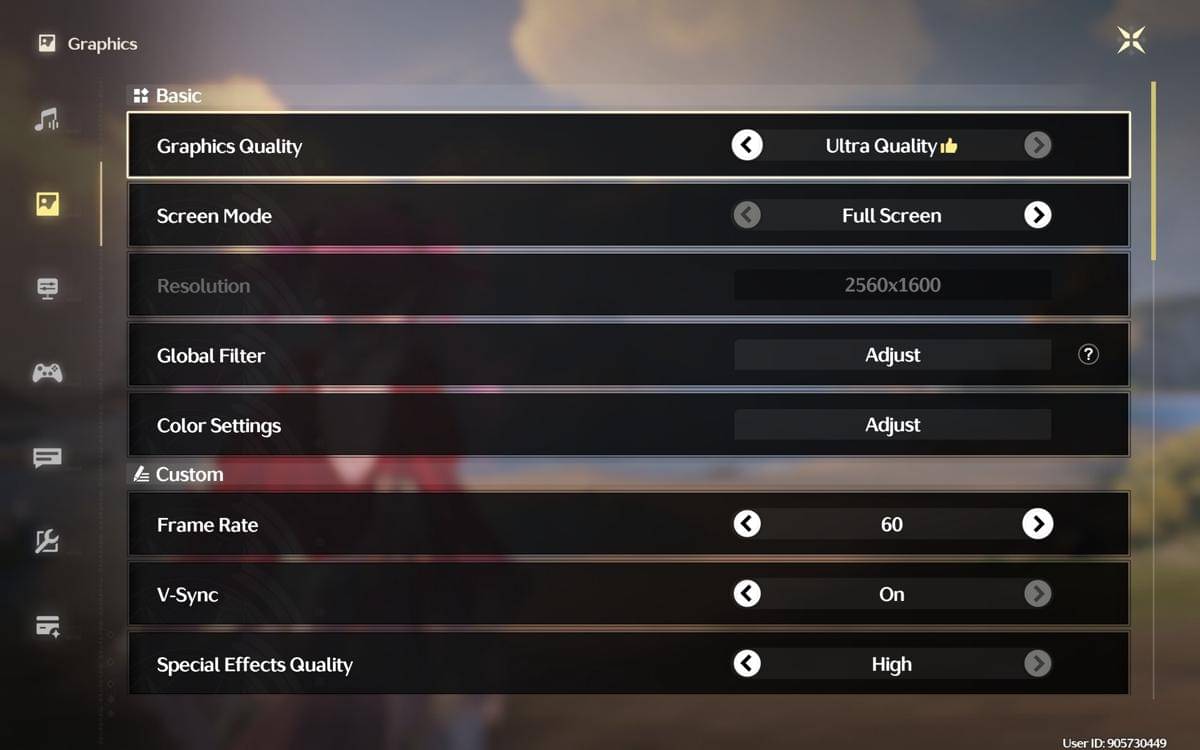This screenshot has width=1200, height=750.
Task: Increase Frame Rate with the right arrow
Action: tap(1037, 524)
